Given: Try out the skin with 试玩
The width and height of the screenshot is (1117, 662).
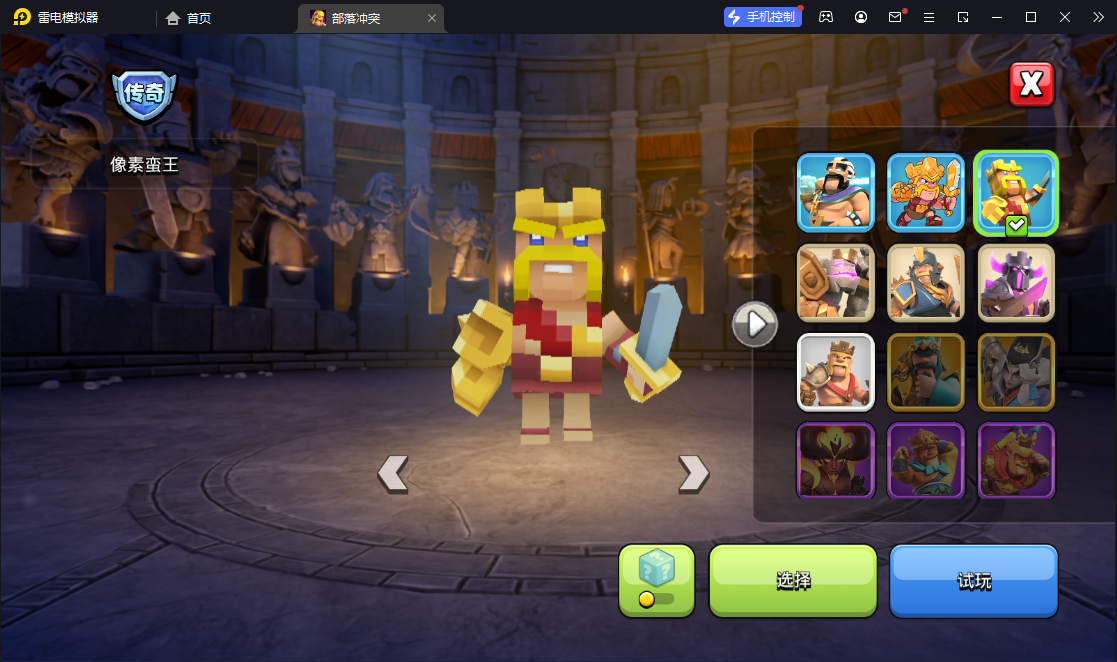Looking at the screenshot, I should 973,580.
